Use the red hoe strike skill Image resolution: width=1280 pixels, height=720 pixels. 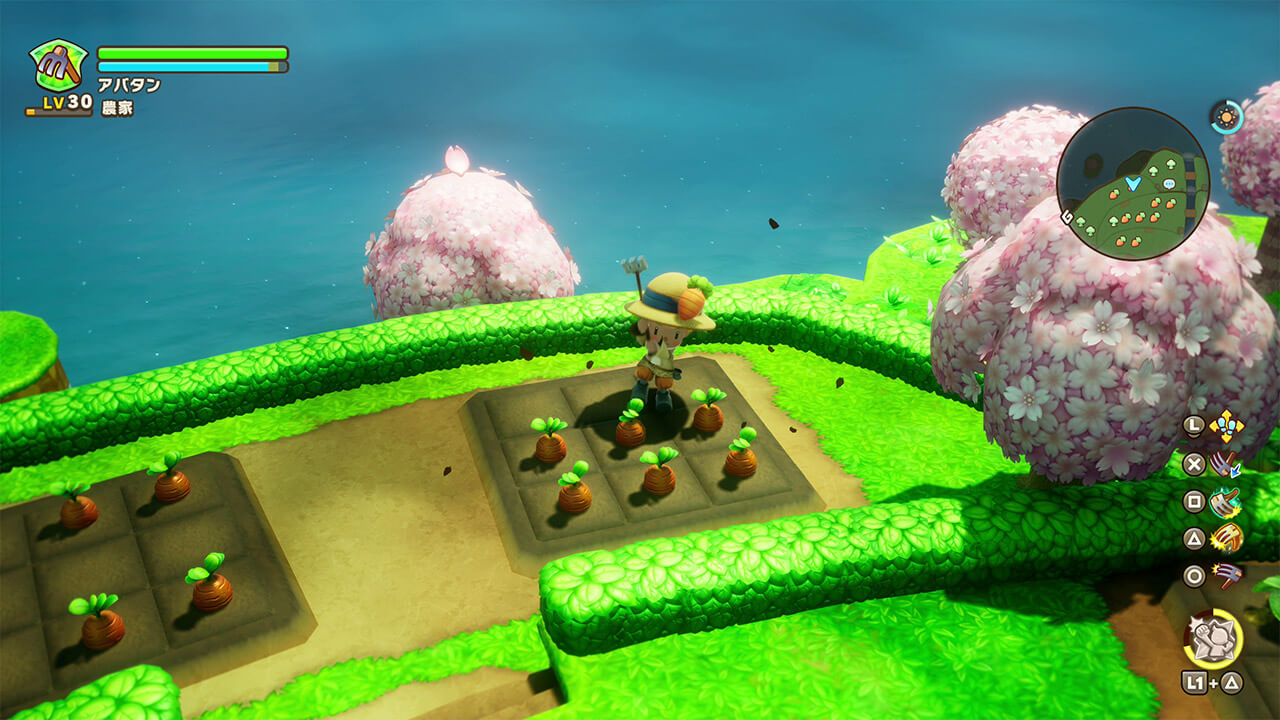[x=1226, y=576]
